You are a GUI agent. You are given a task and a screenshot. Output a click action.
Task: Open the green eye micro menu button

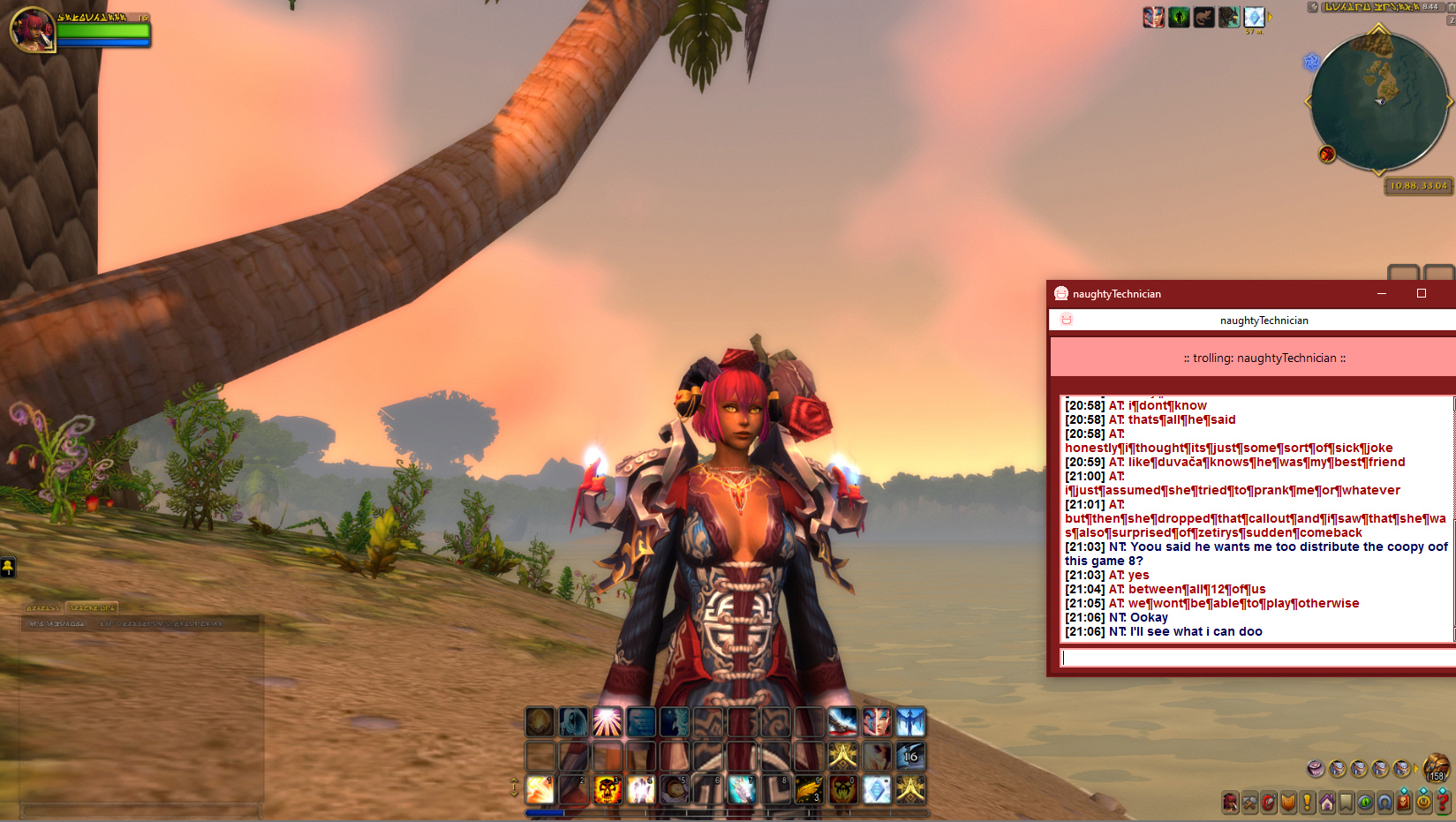click(1366, 803)
